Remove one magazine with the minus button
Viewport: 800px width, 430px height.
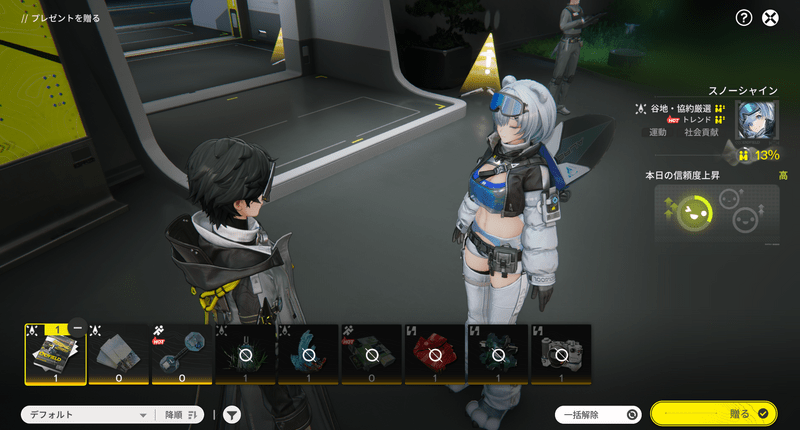[x=78, y=329]
